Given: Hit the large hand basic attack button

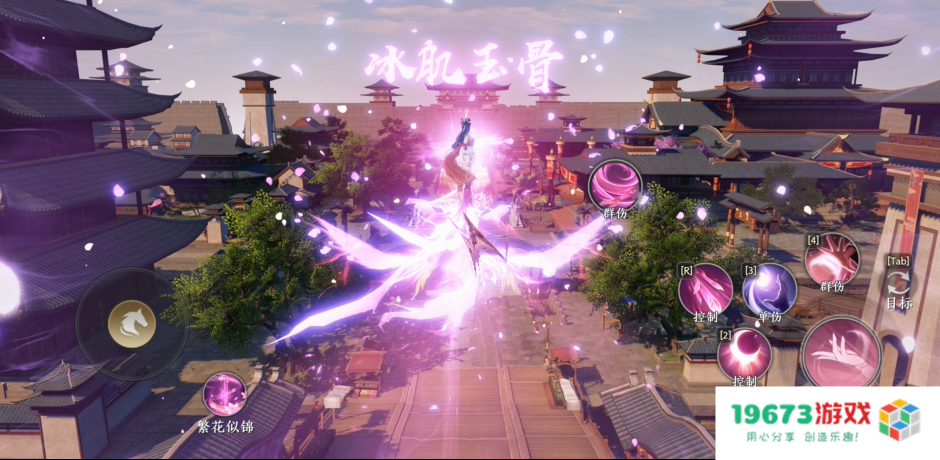Looking at the screenshot, I should (x=841, y=353).
